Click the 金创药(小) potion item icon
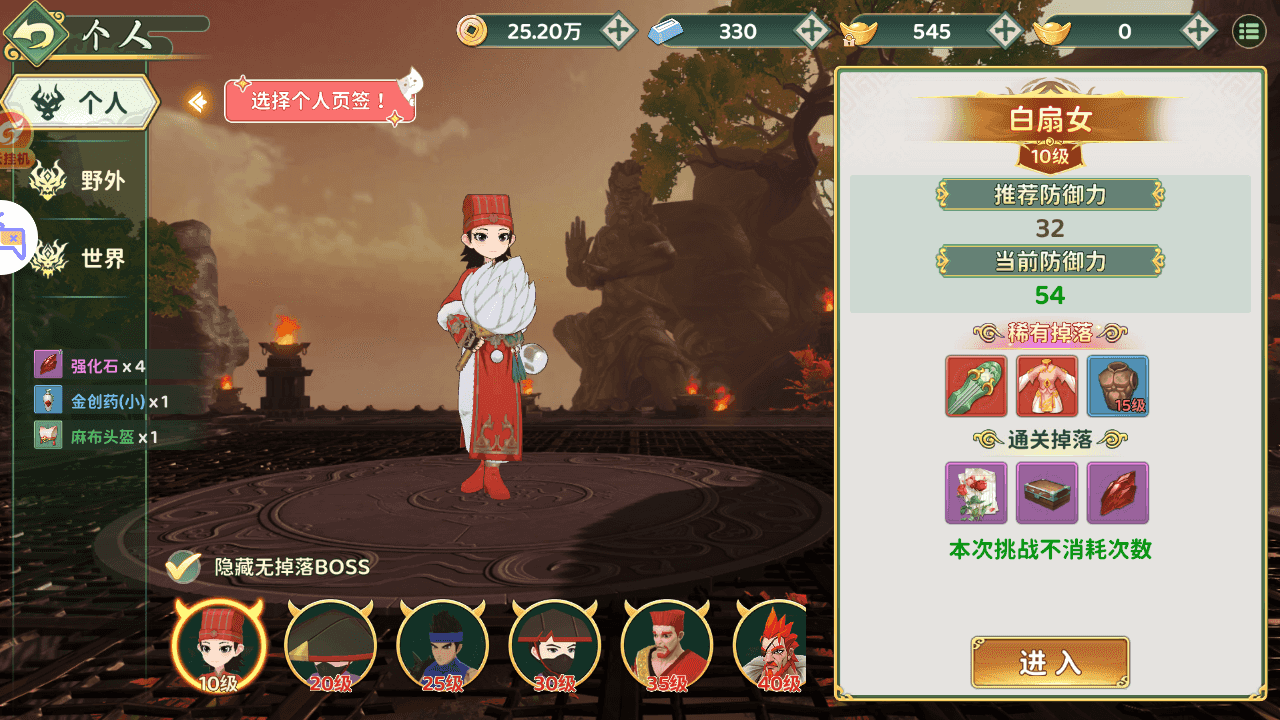 point(47,399)
